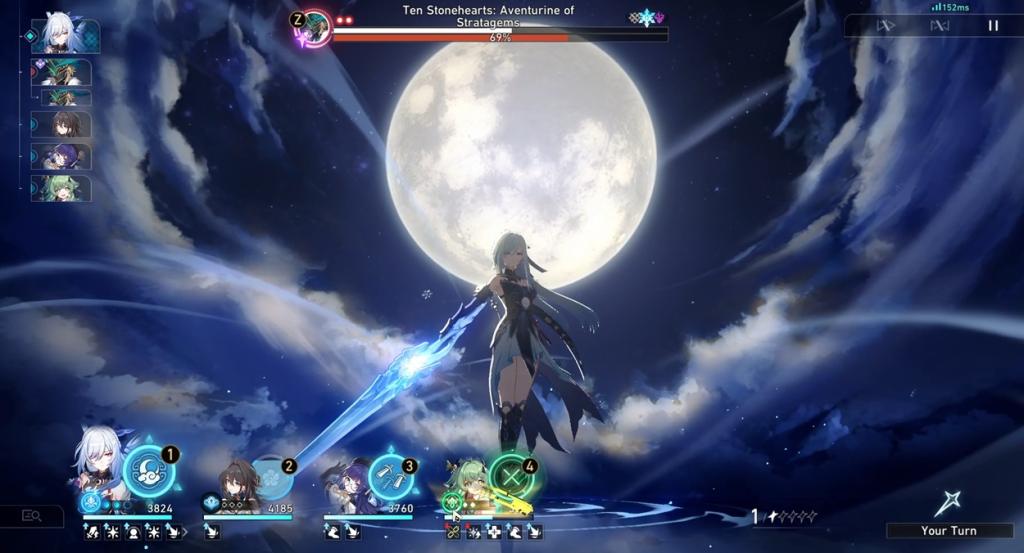Pause the battle
Viewport: 1024px width, 553px height.
point(993,26)
